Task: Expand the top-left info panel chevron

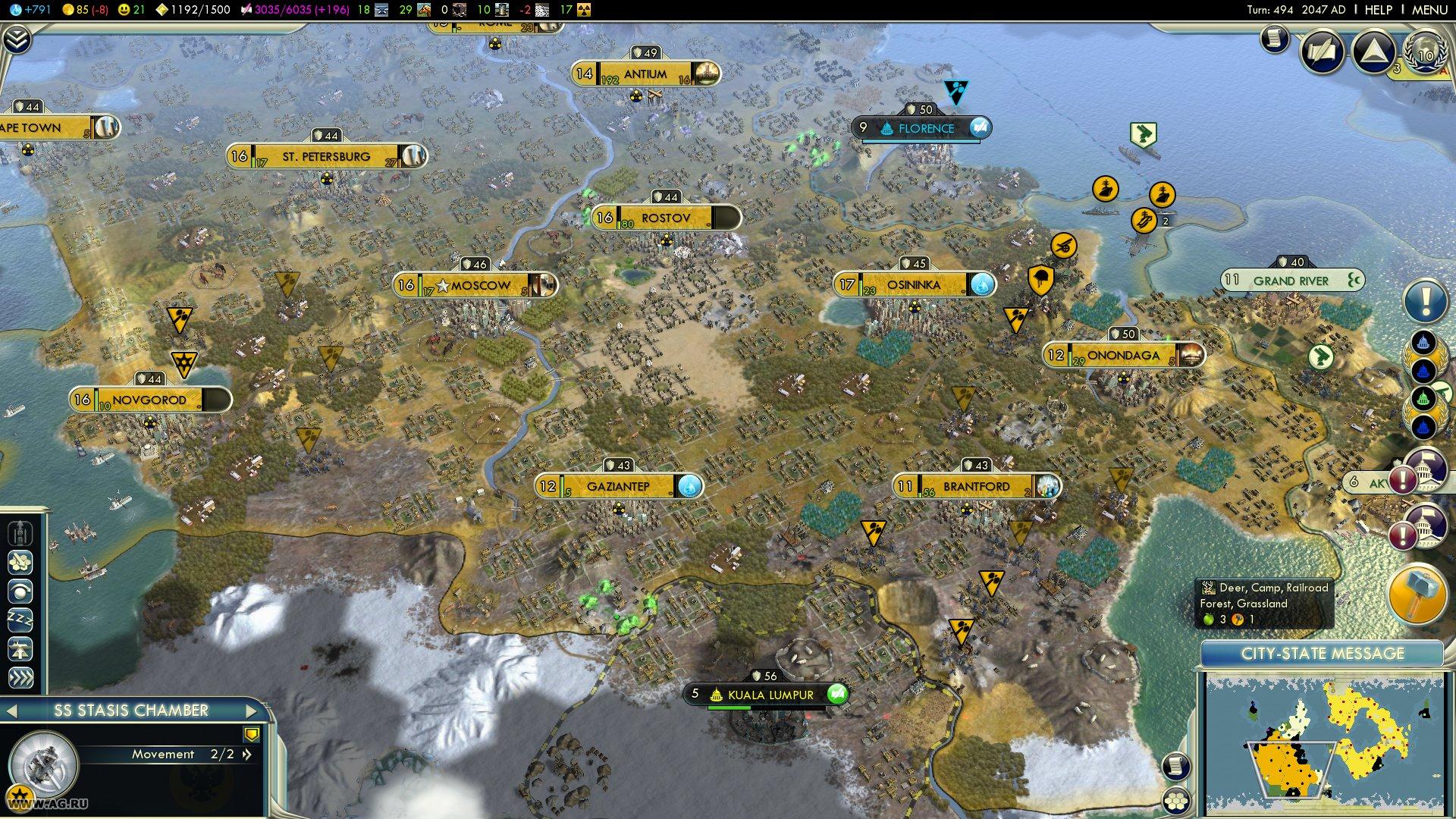Action: (x=16, y=39)
